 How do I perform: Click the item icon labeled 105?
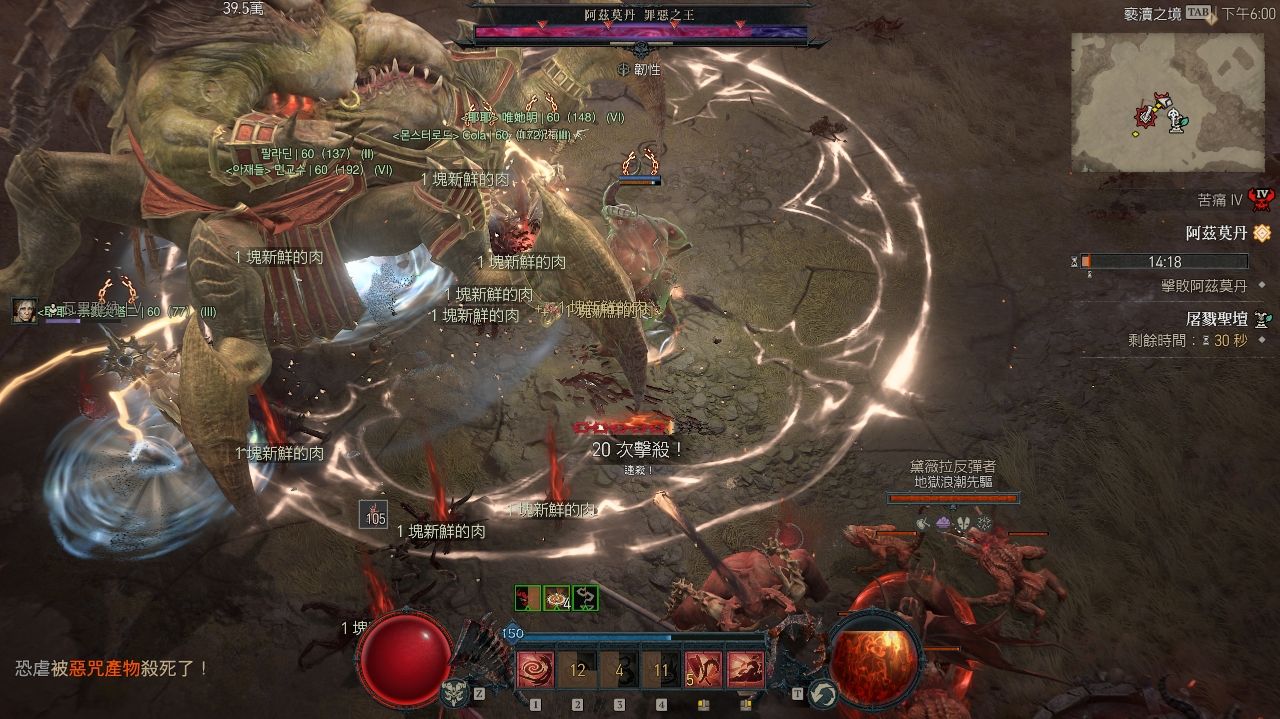click(x=374, y=514)
